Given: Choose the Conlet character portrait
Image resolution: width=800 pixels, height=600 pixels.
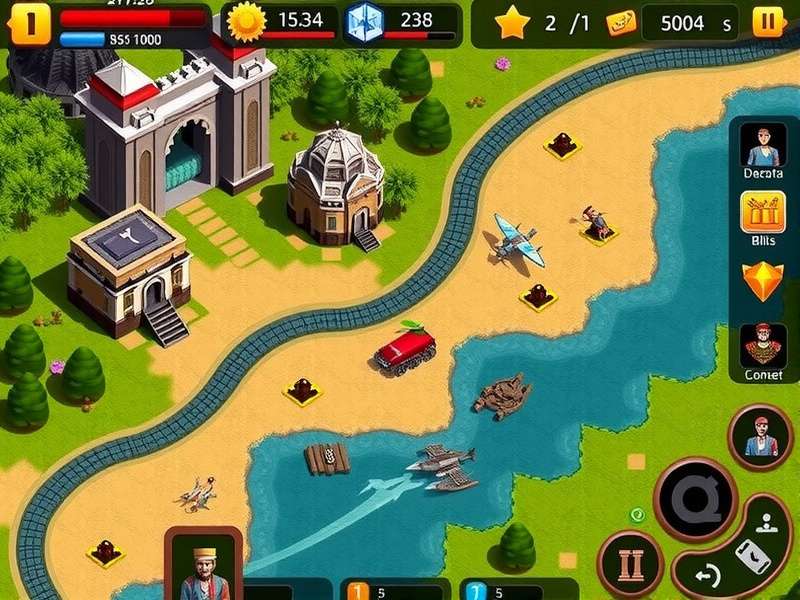Looking at the screenshot, I should click(x=763, y=345).
